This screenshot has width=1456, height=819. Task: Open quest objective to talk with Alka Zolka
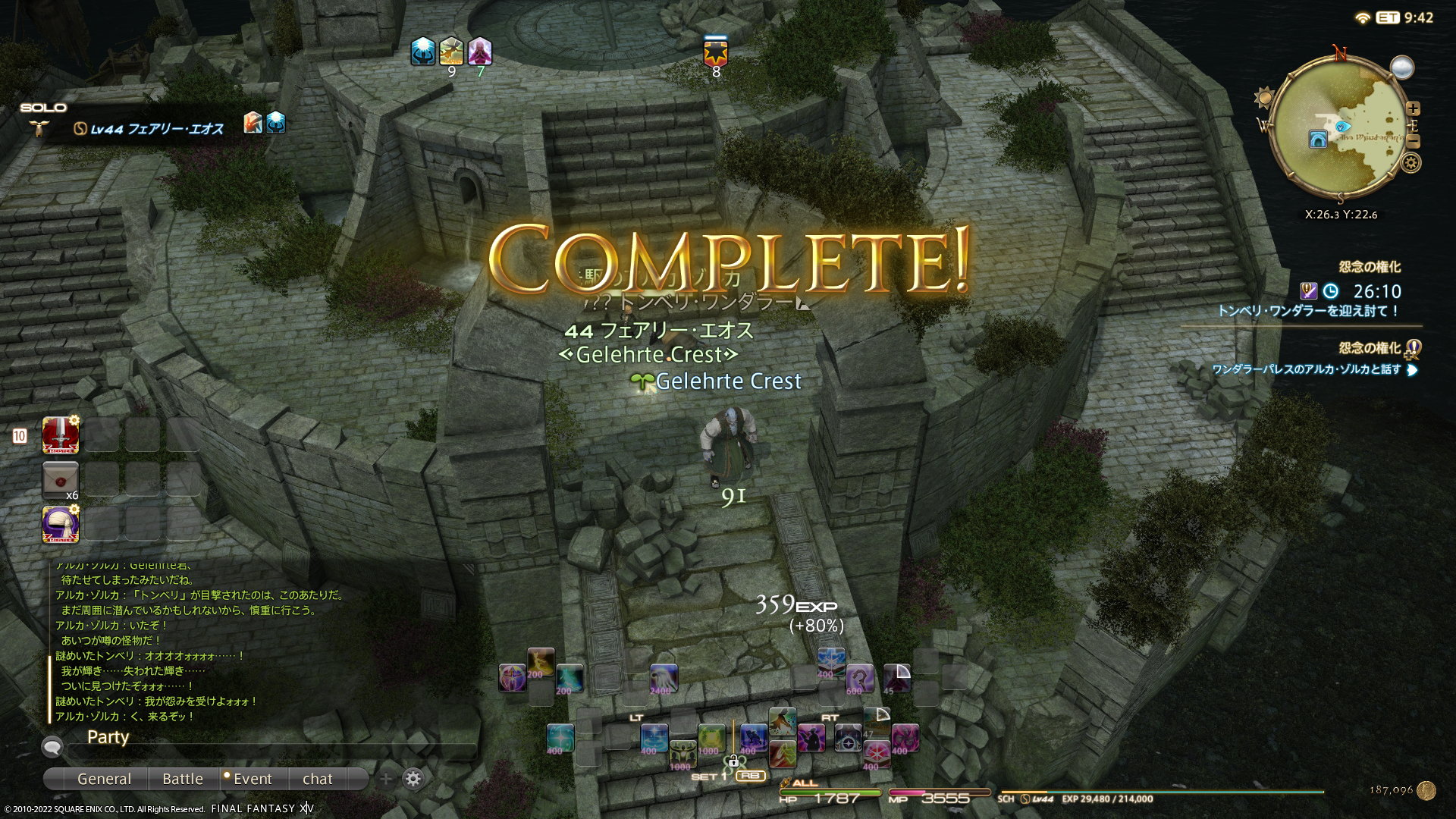point(1307,370)
